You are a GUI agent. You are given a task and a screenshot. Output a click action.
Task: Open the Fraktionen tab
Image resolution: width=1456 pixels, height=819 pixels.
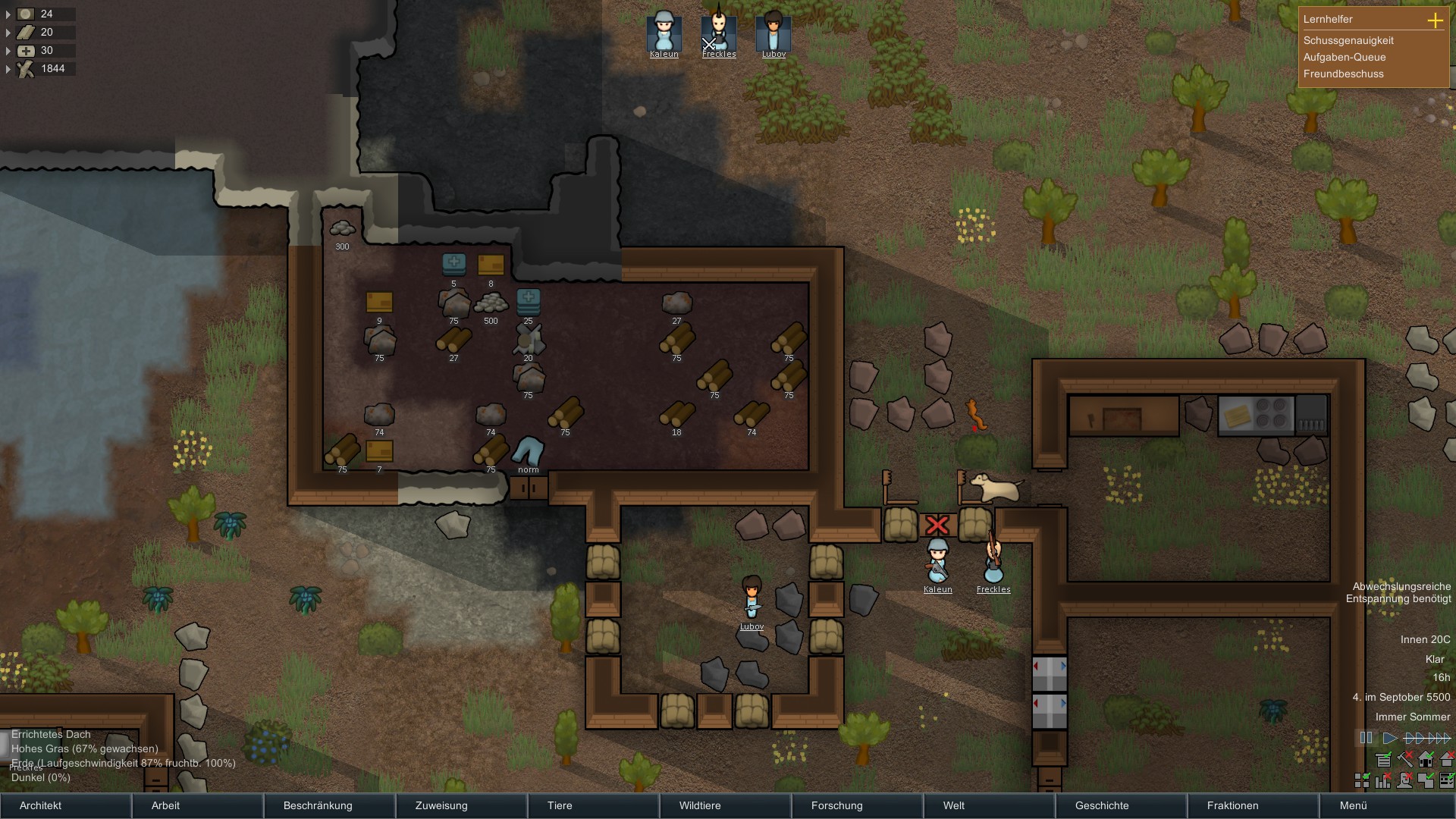[x=1253, y=805]
